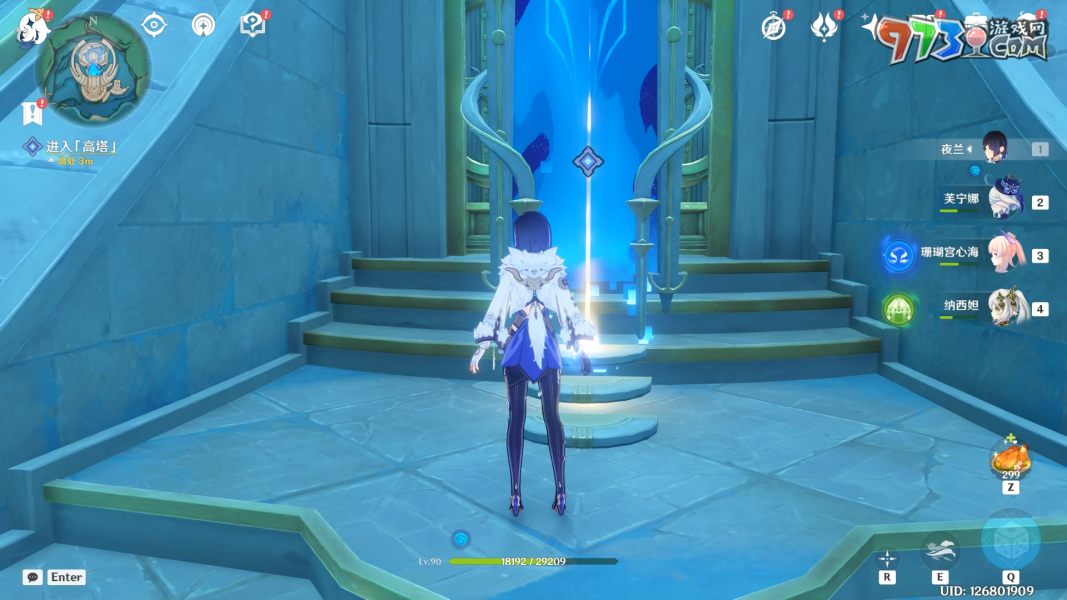
Task: Open the map from the circular minimap
Action: tap(93, 68)
